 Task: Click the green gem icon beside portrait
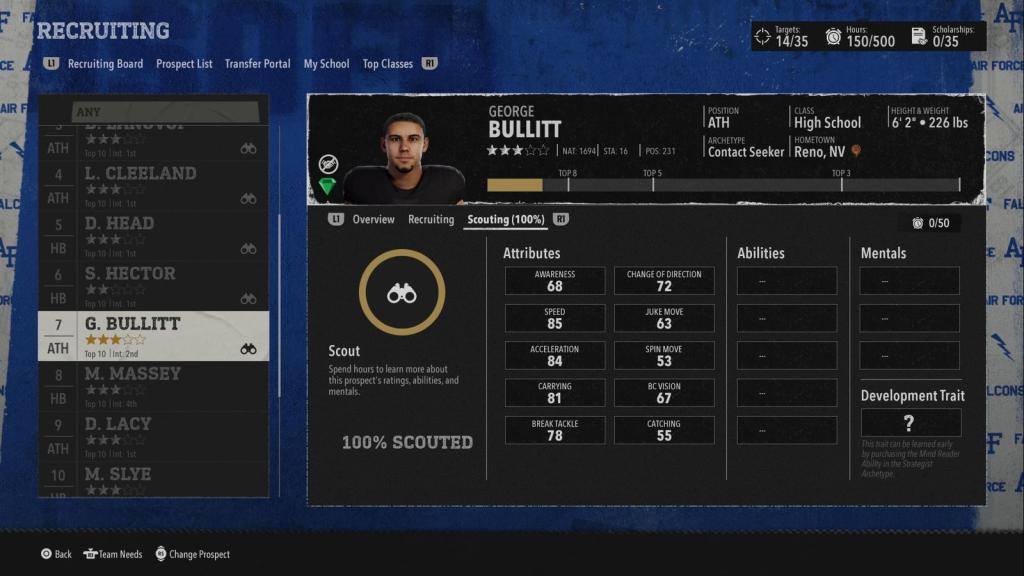pos(328,187)
